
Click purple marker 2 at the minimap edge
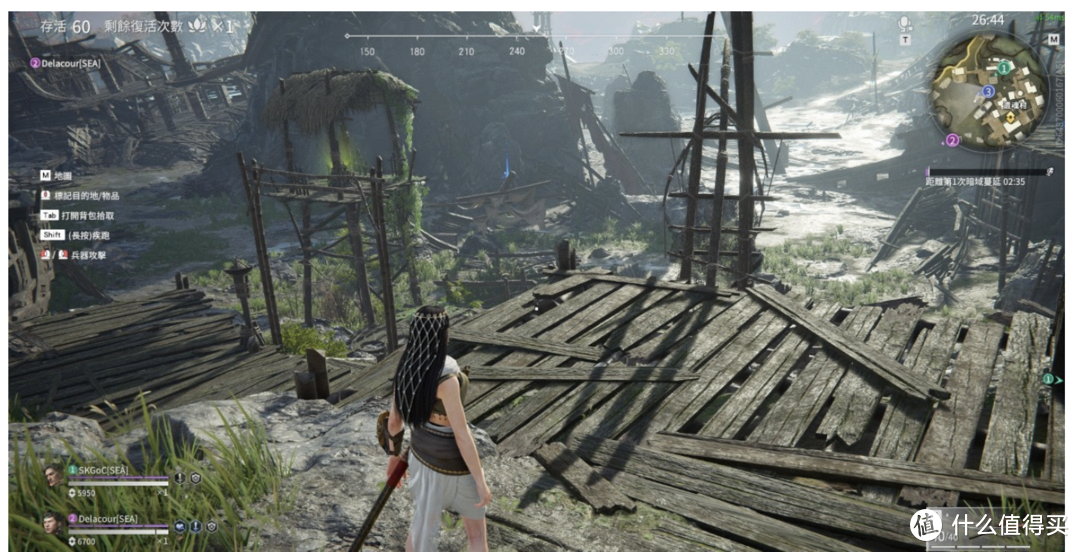pos(952,141)
